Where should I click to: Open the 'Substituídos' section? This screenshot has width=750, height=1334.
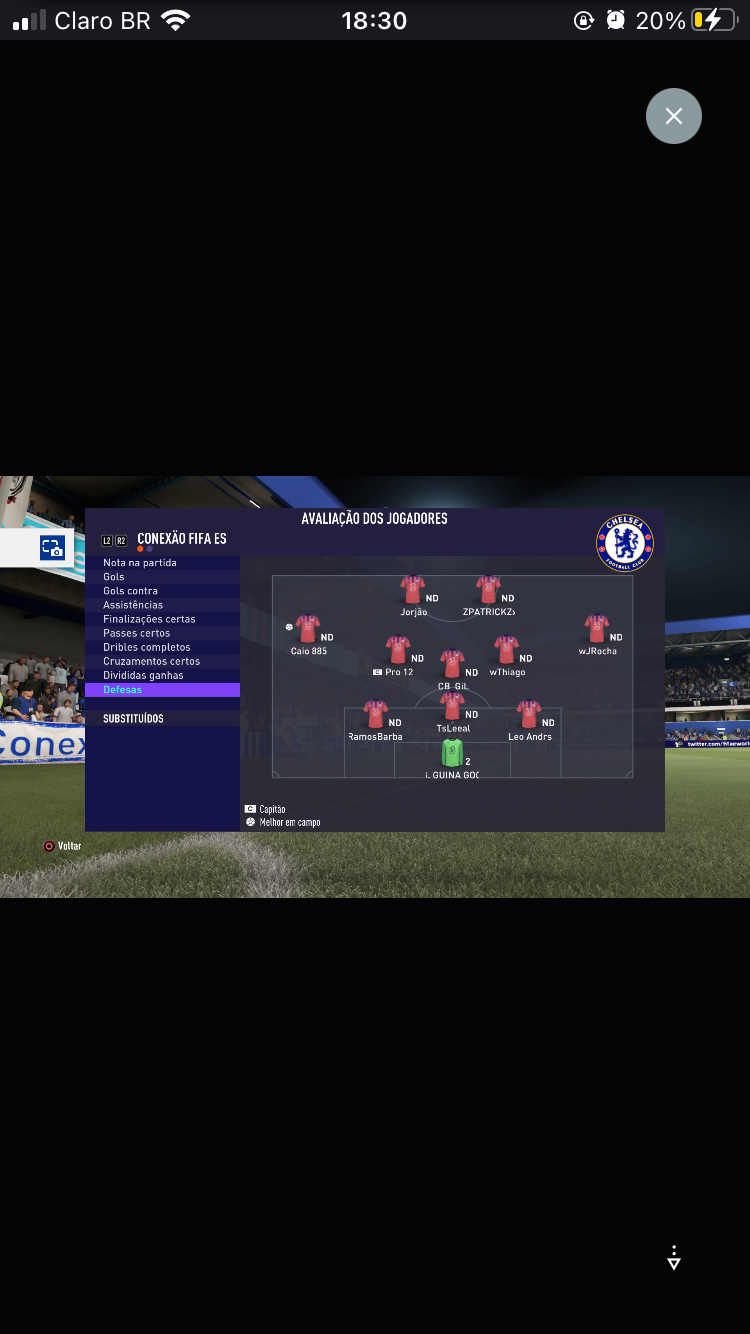click(x=133, y=718)
